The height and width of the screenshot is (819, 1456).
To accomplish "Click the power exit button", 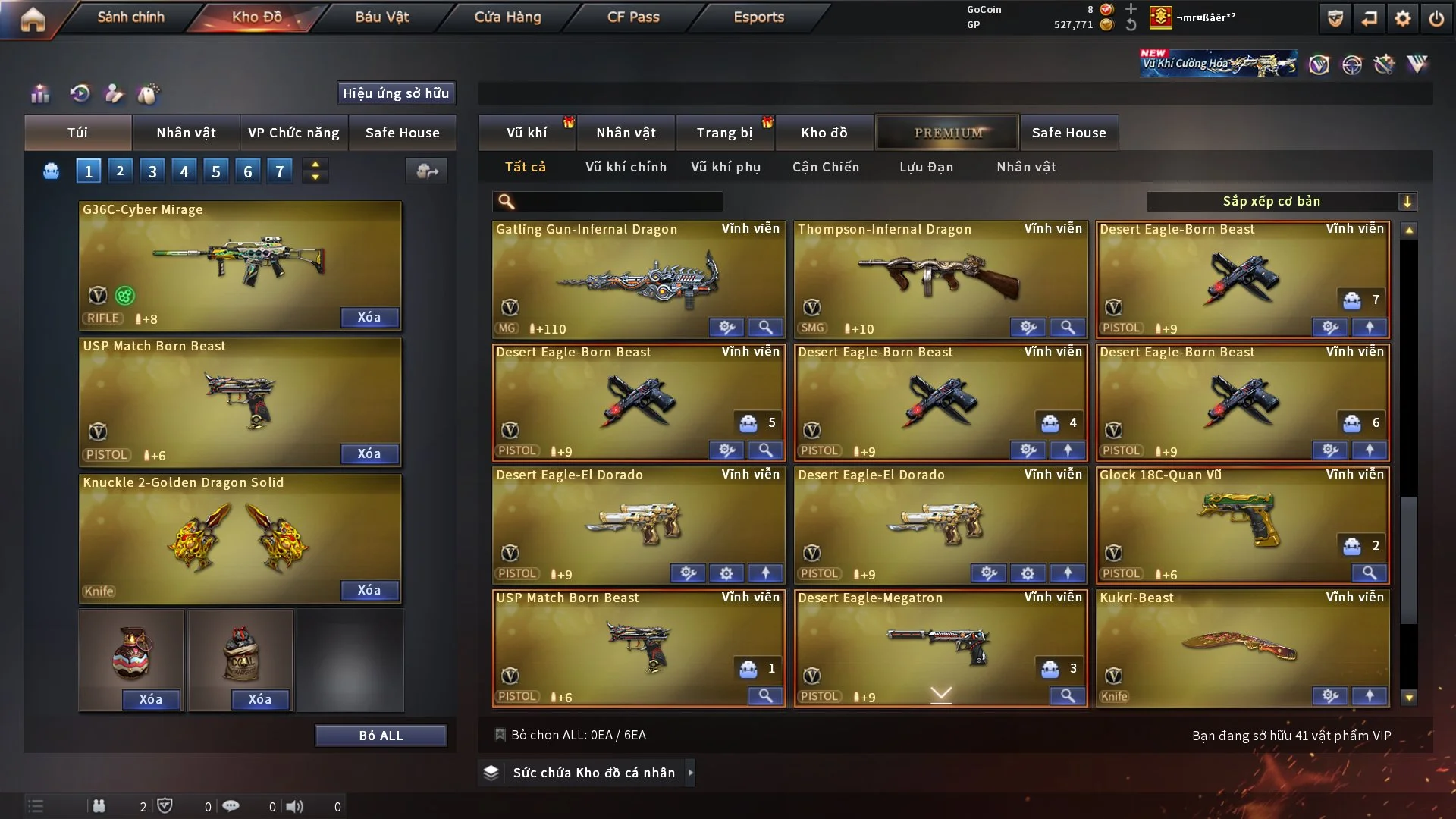I will [x=1436, y=18].
